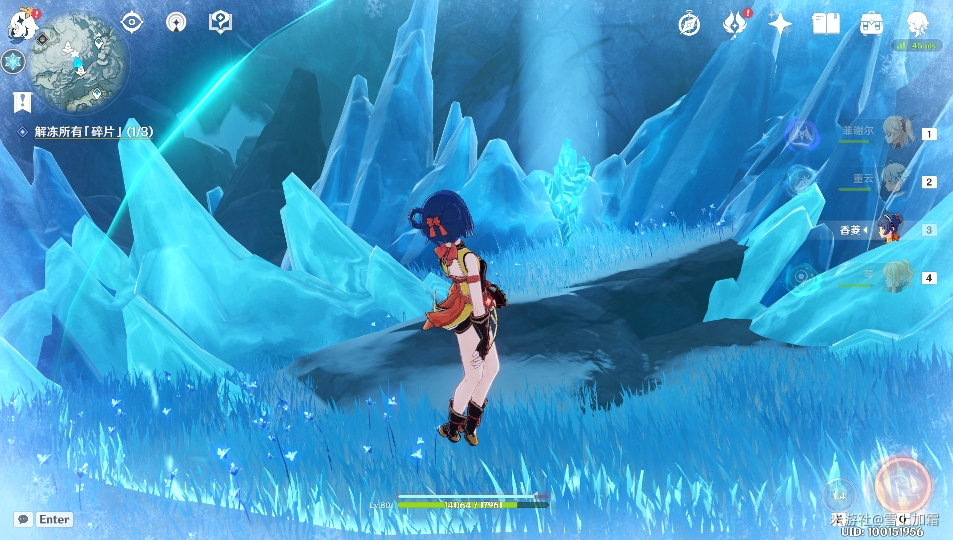953x540 pixels.
Task: Open the character head profile icon
Action: (x=917, y=24)
